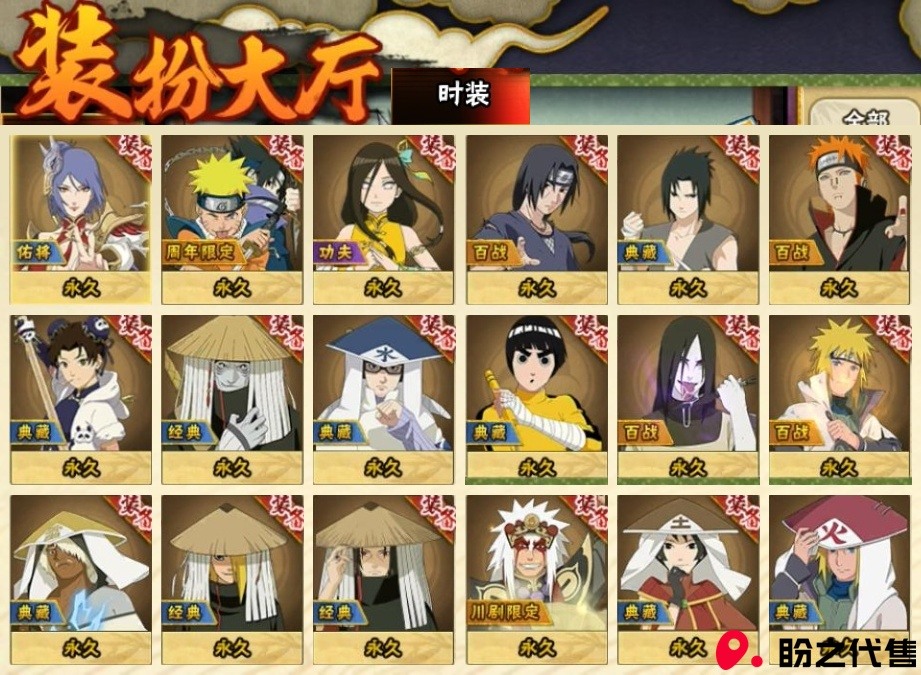
Task: Choose Tenten's 典藏 costume card
Action: click(81, 397)
